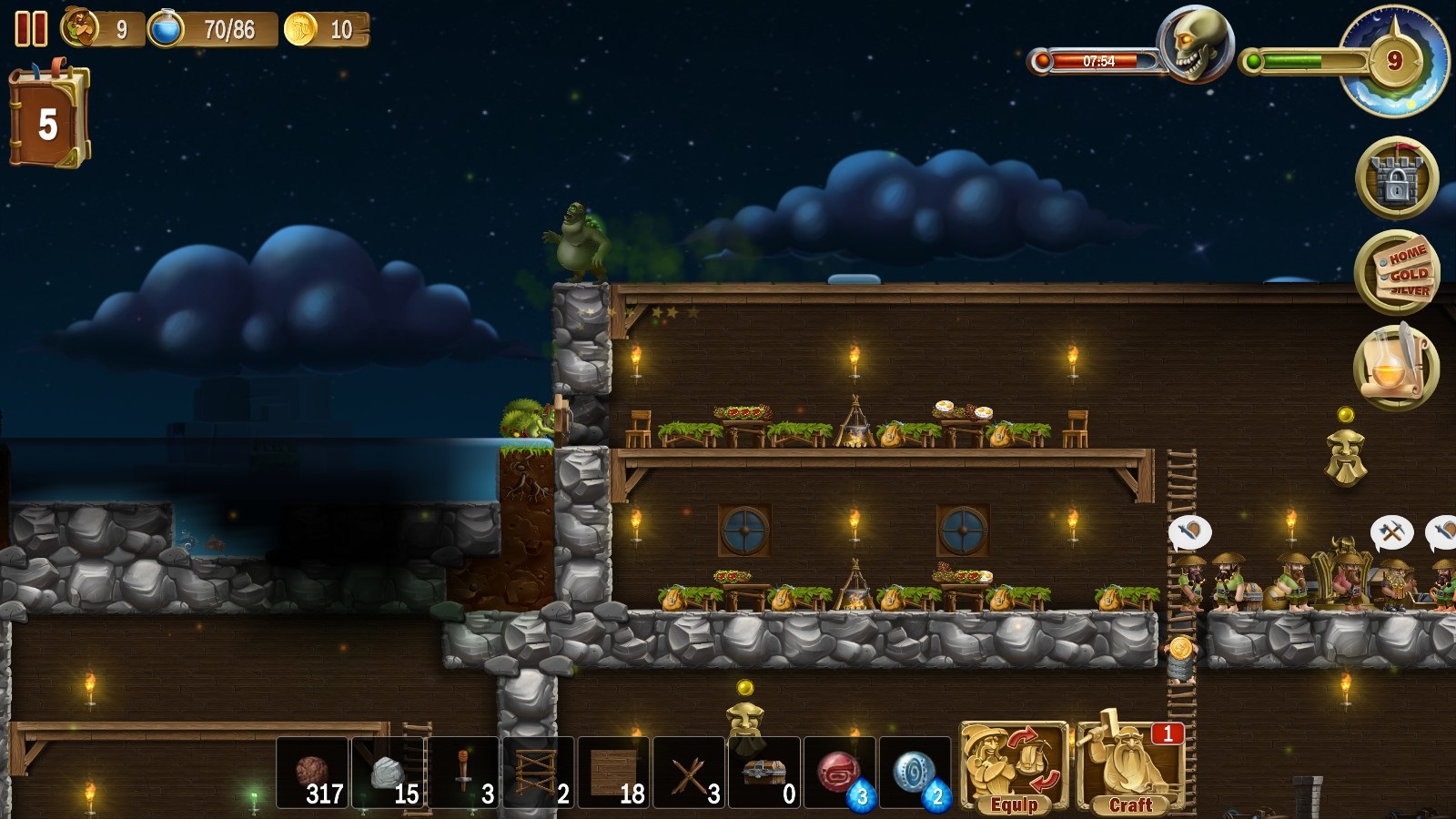Image resolution: width=1456 pixels, height=819 pixels.
Task: Pause the game
Action: tap(31, 29)
